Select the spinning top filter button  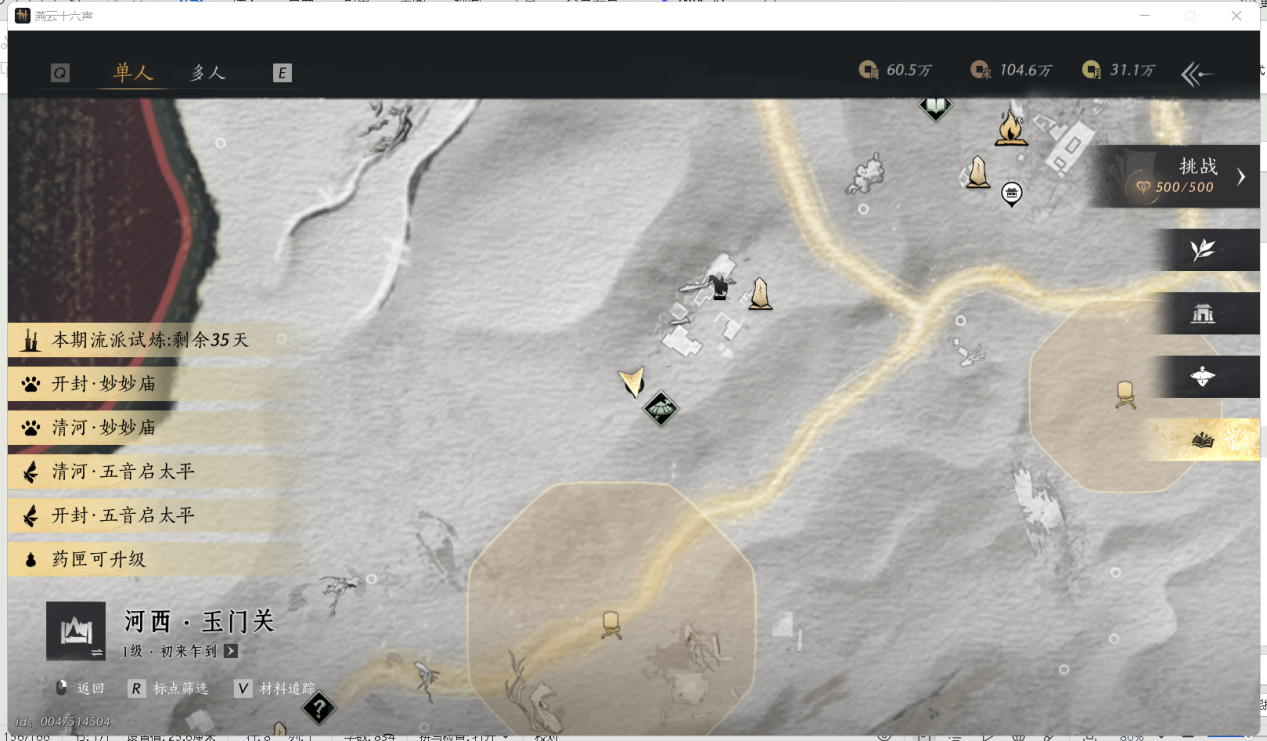click(1202, 377)
